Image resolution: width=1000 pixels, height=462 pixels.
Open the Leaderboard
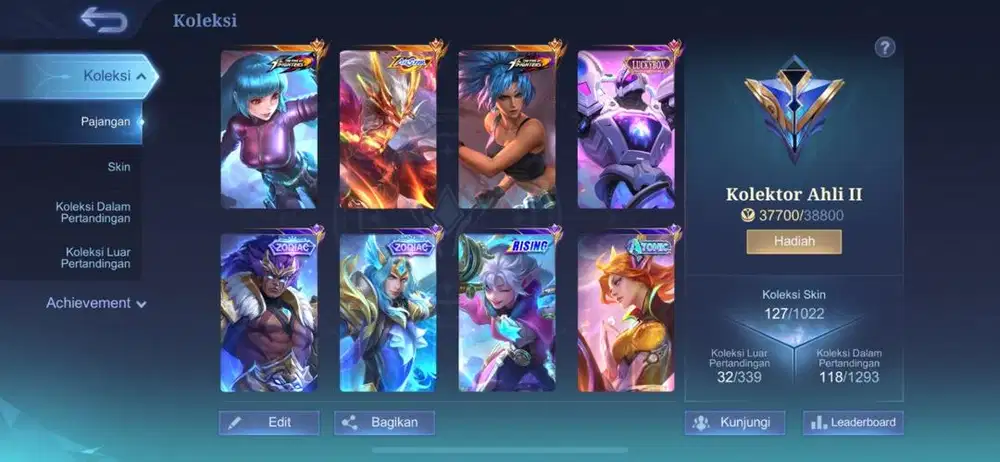(853, 423)
